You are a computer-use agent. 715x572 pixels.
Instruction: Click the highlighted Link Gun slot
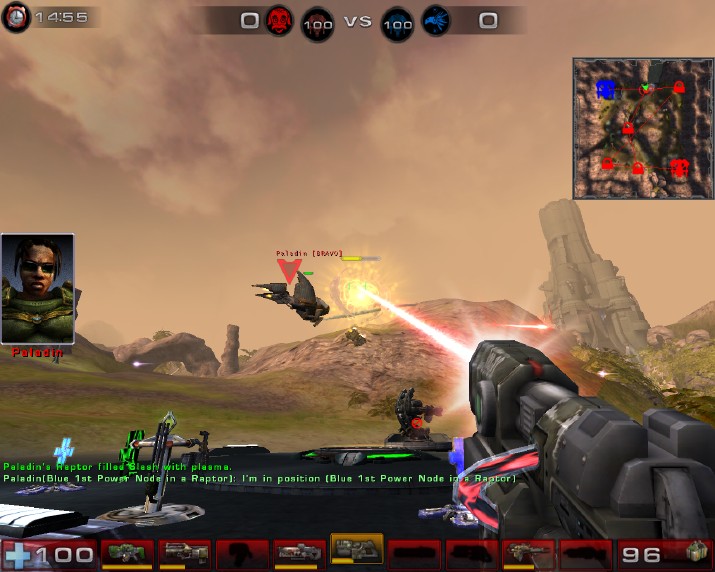coord(356,551)
